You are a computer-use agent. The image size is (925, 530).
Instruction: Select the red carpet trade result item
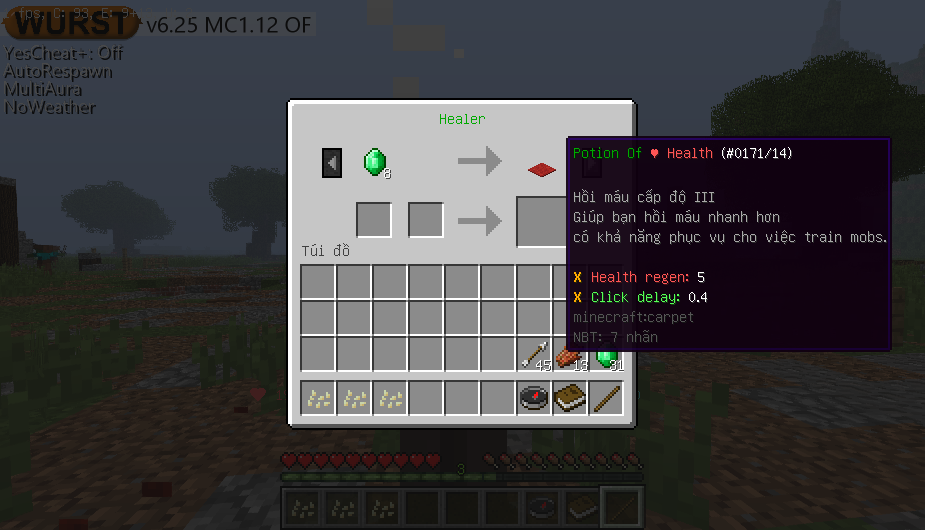542,170
